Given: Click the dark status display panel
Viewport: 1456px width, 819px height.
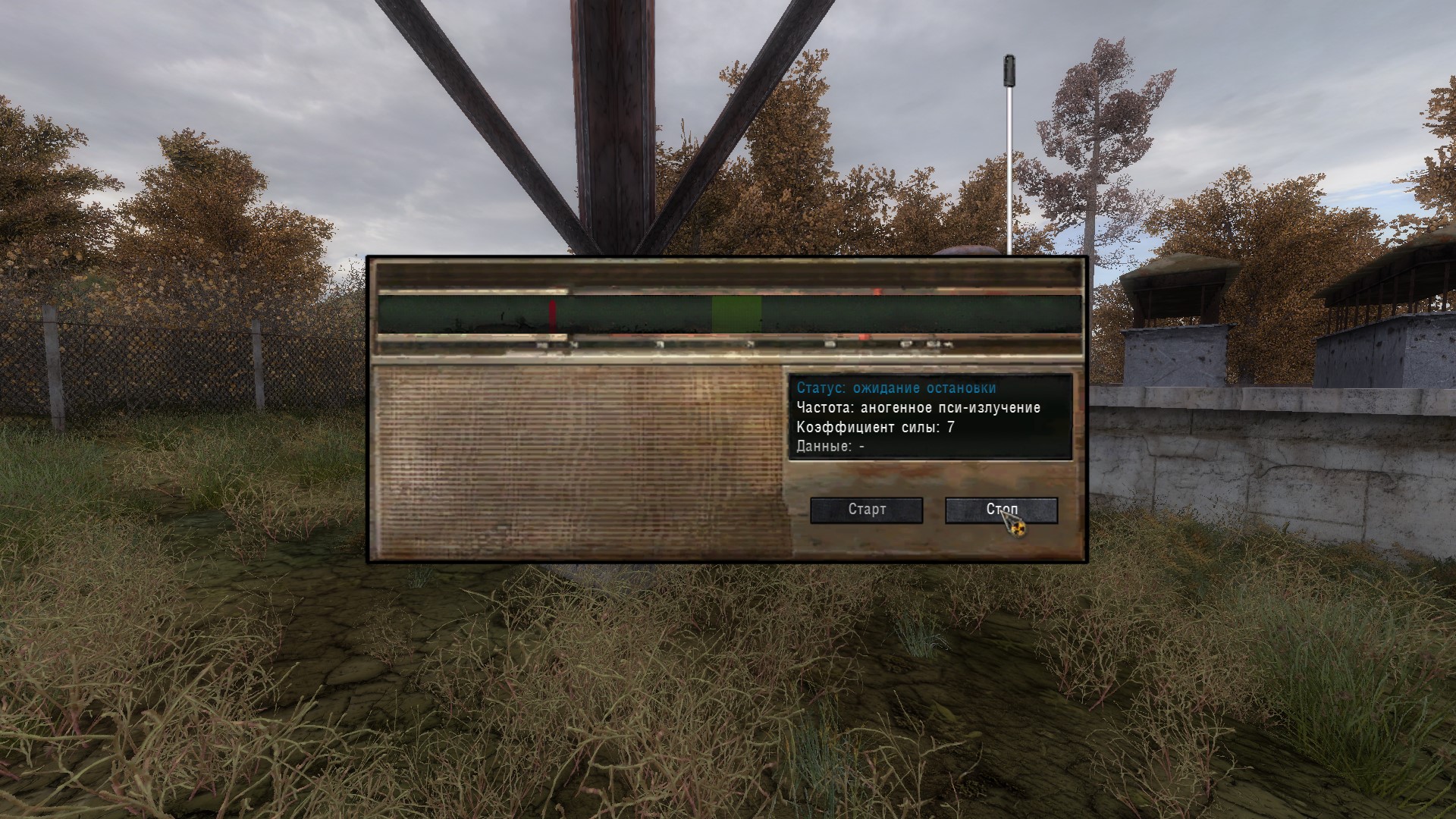Looking at the screenshot, I should coord(929,417).
